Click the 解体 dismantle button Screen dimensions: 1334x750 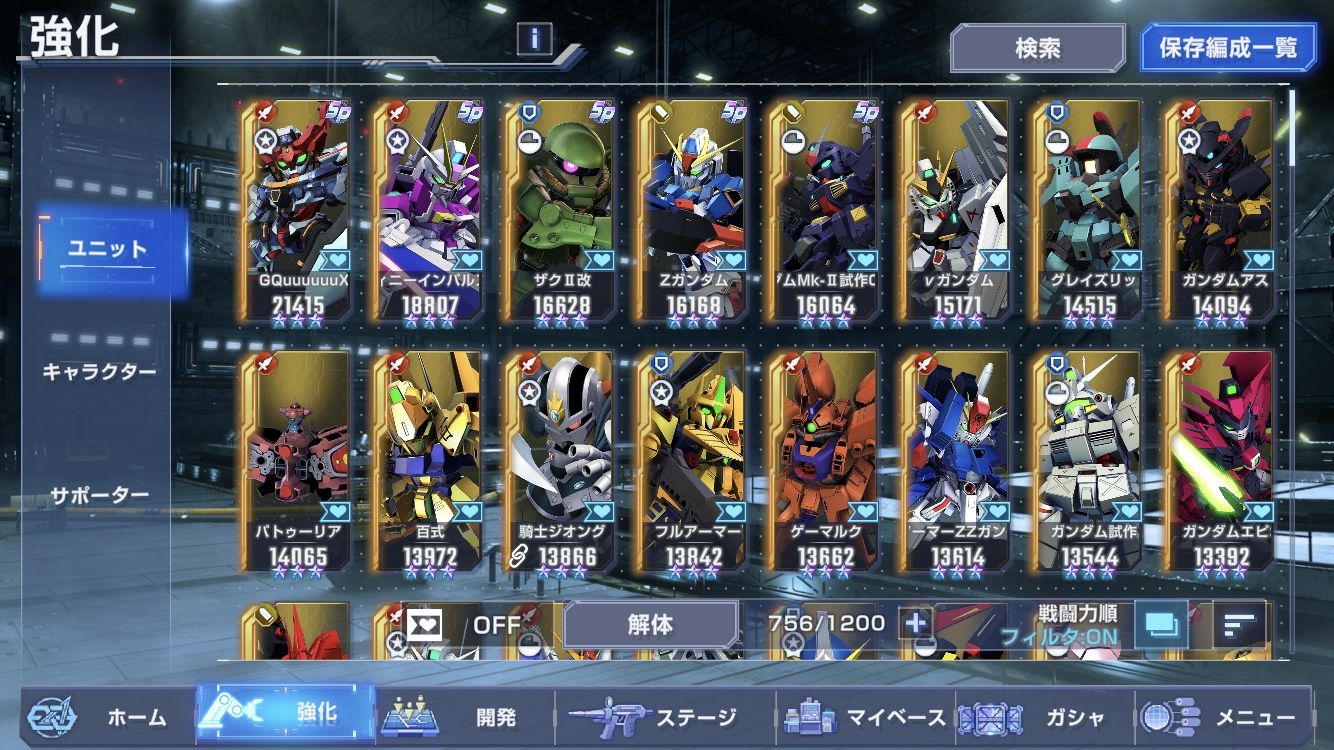(x=650, y=625)
